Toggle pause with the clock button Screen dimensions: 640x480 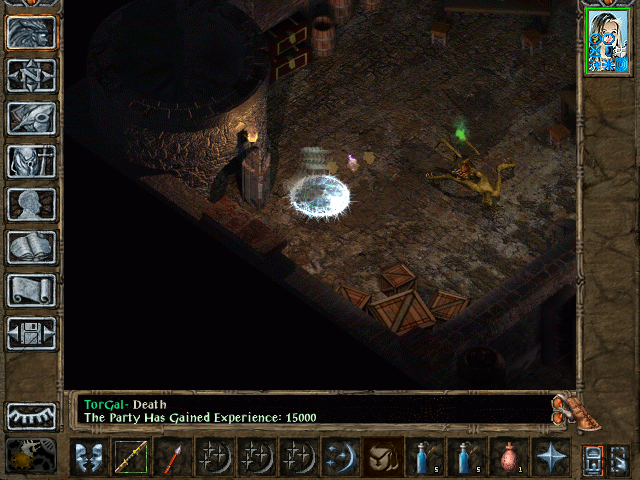[32, 456]
